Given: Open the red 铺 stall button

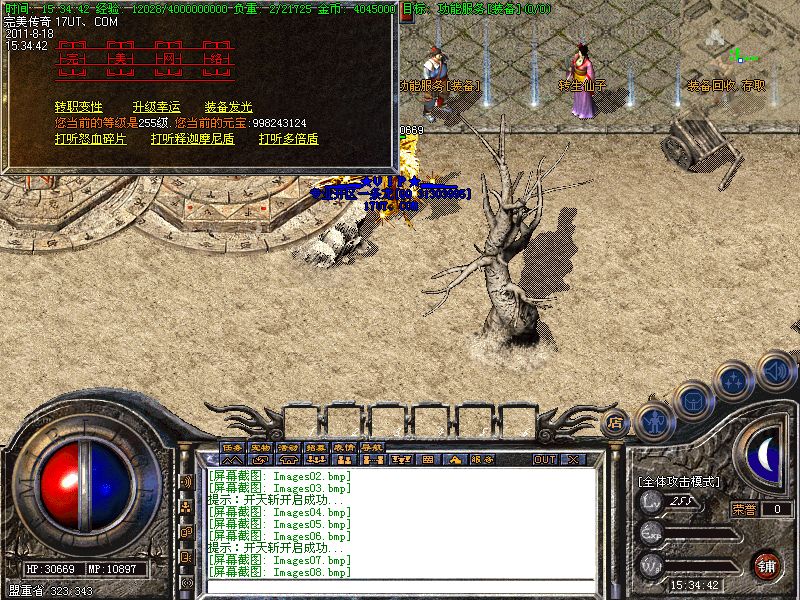Looking at the screenshot, I should [767, 564].
